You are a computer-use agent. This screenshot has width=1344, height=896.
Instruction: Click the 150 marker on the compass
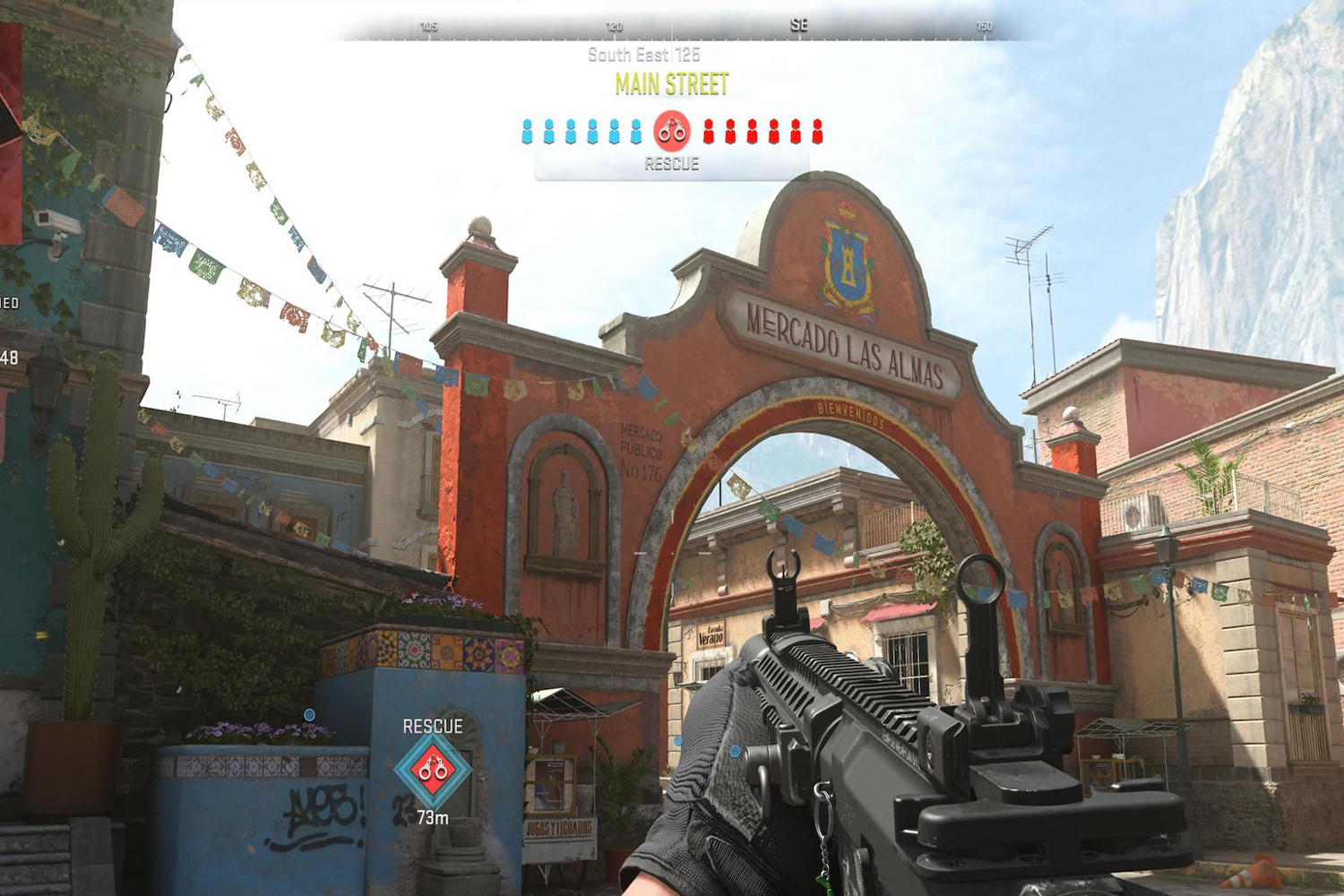point(984,26)
